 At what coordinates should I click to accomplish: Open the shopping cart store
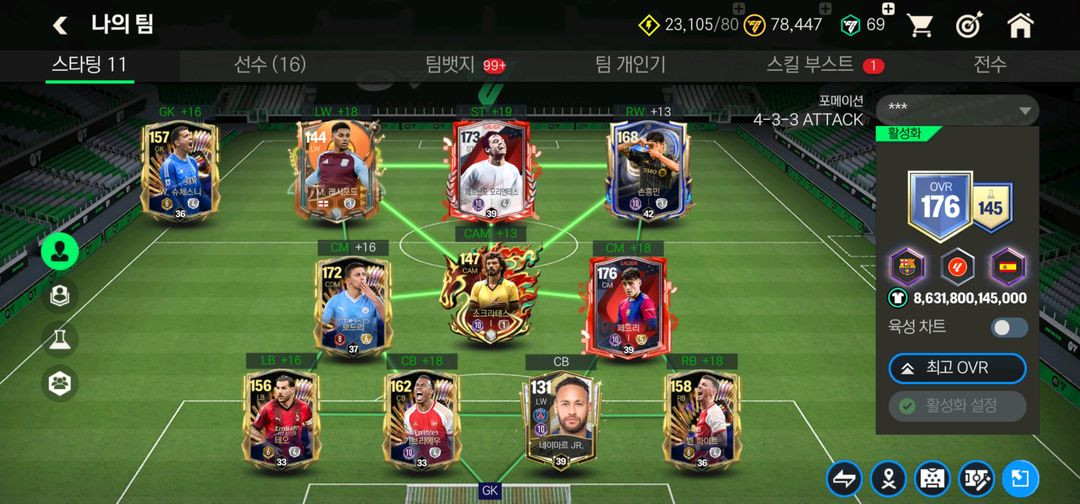(x=919, y=25)
